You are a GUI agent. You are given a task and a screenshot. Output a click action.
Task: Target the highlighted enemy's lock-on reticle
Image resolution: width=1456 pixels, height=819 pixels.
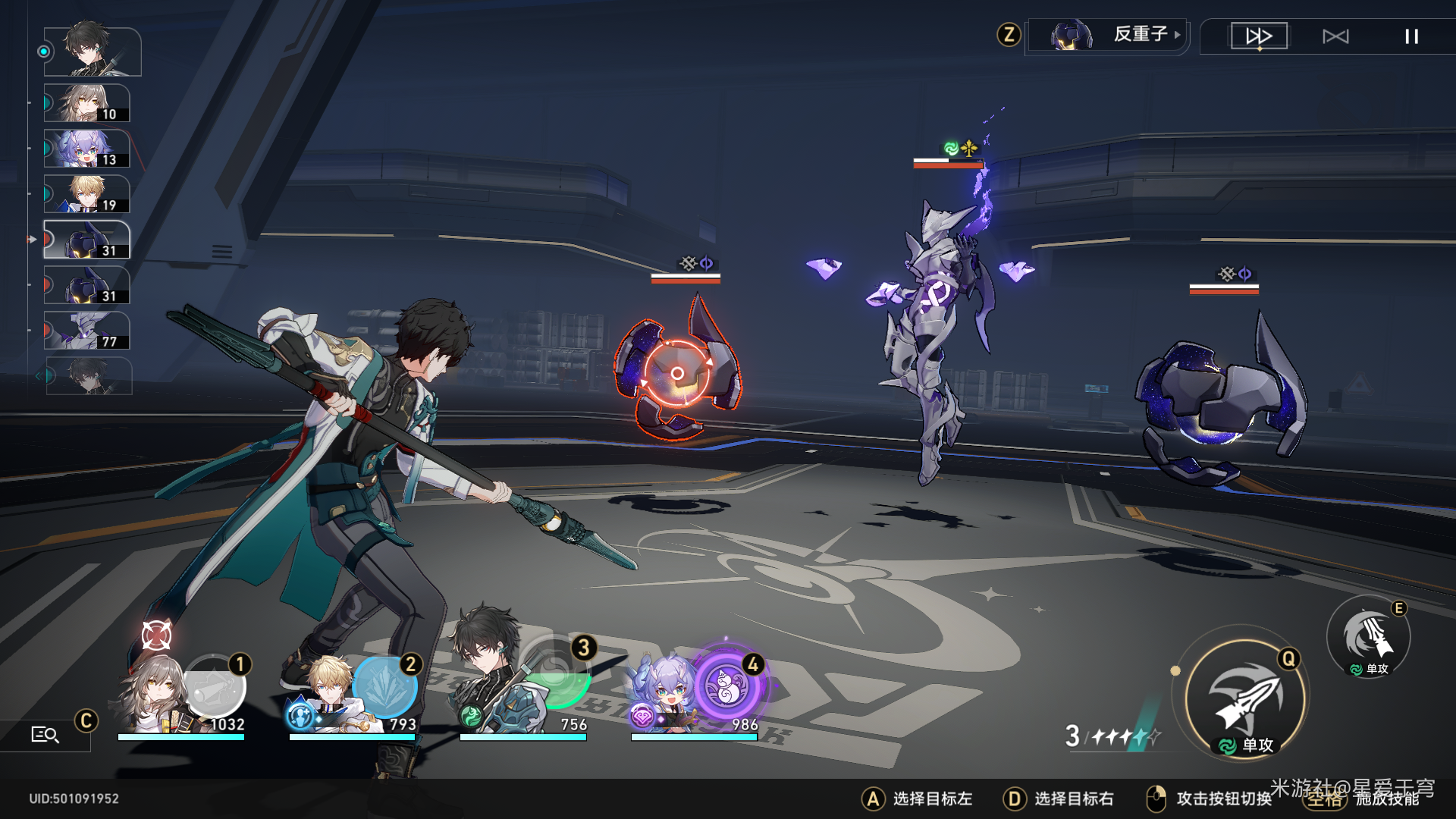(x=677, y=373)
